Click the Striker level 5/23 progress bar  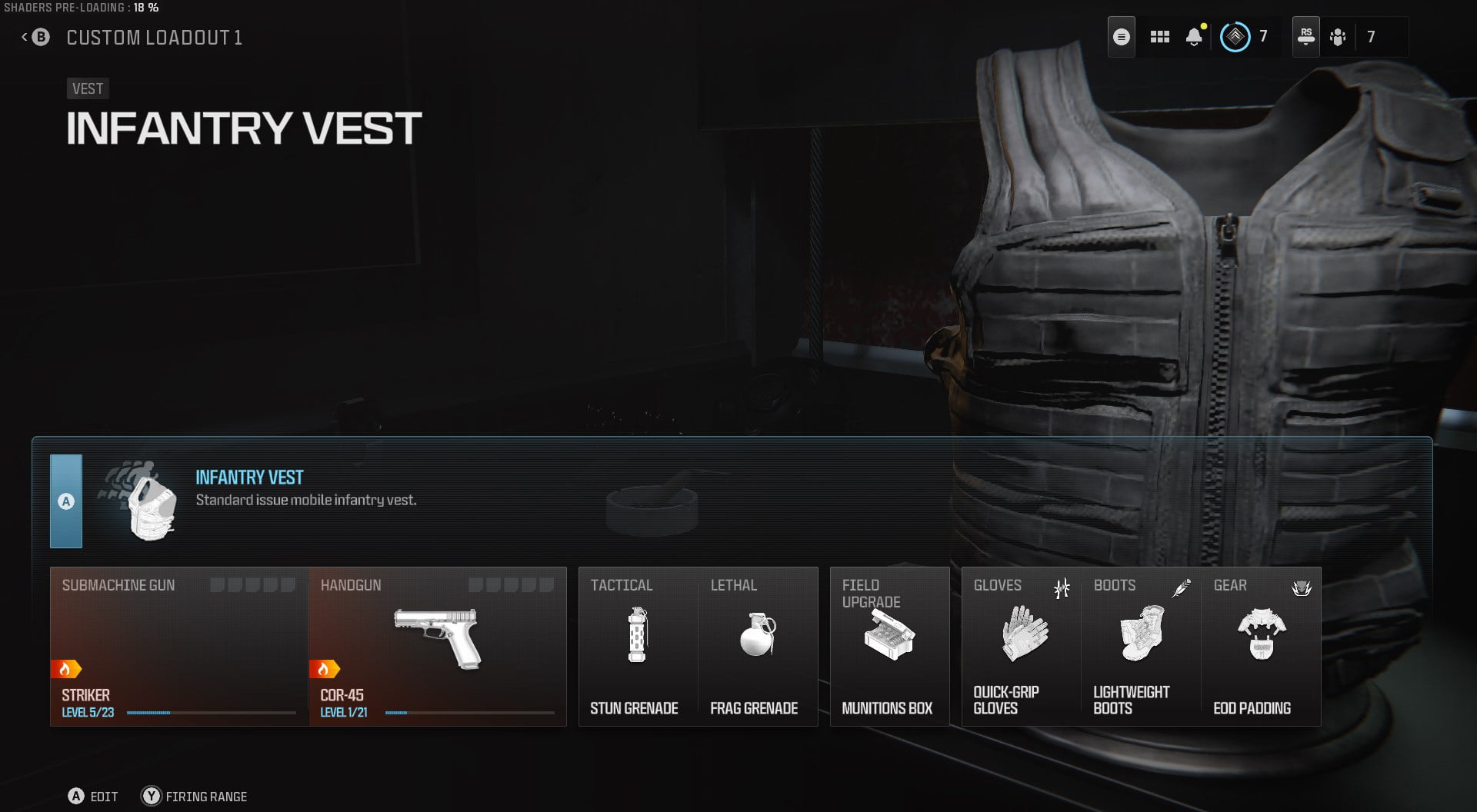pos(210,712)
